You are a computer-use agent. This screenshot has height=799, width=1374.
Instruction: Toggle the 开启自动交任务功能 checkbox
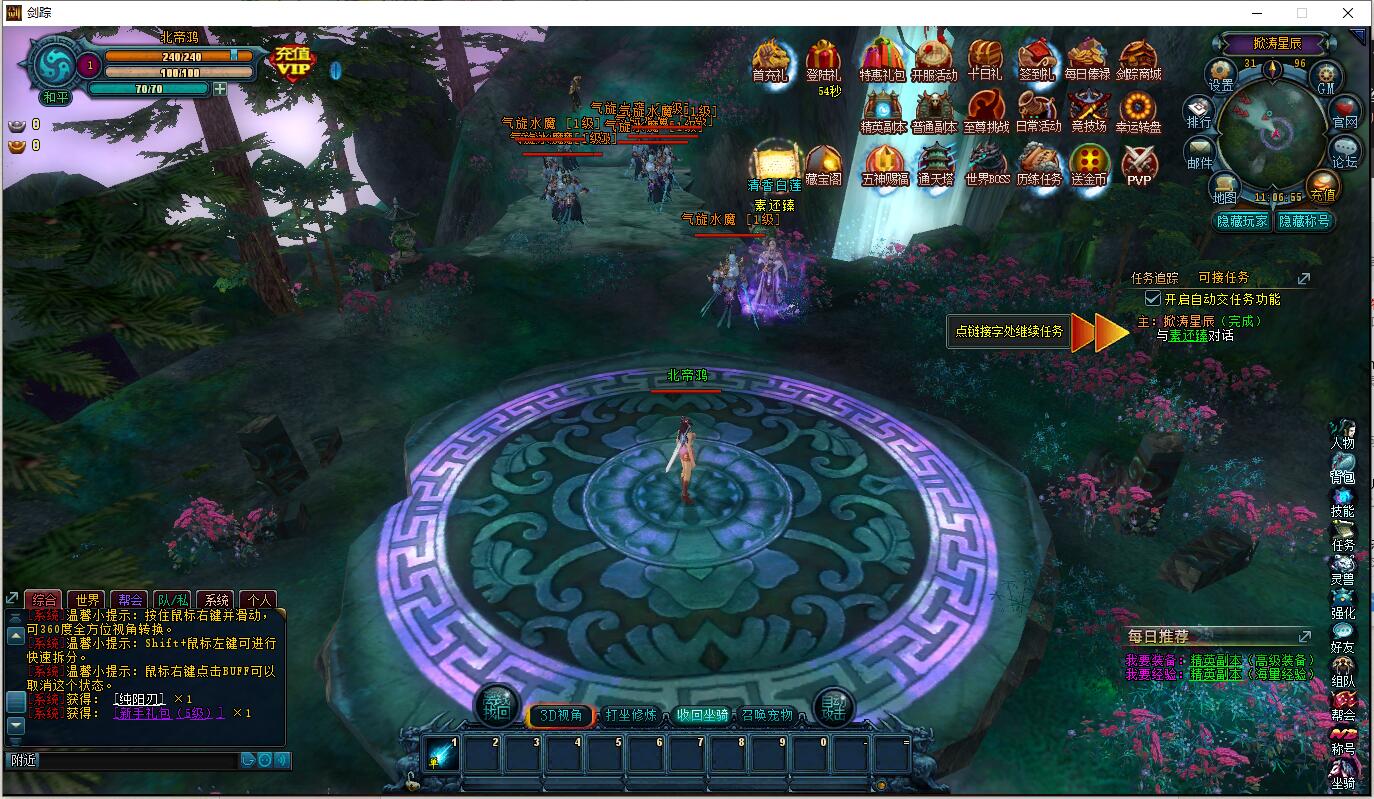coord(1152,299)
